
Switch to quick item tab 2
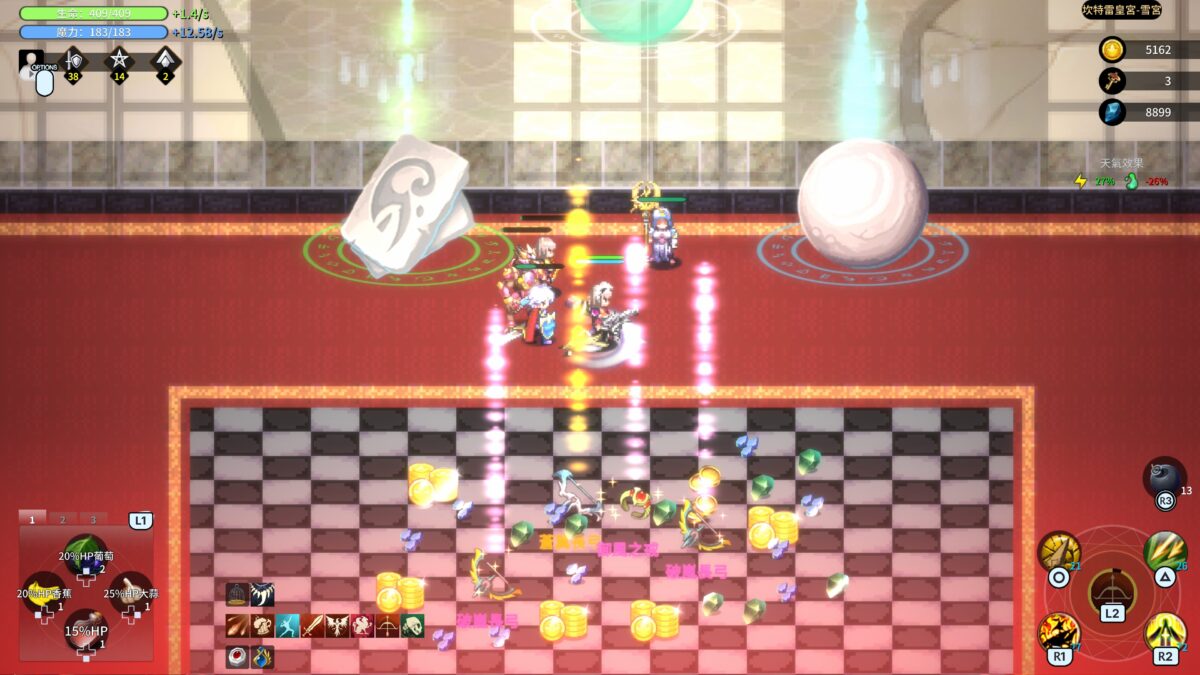tap(62, 519)
